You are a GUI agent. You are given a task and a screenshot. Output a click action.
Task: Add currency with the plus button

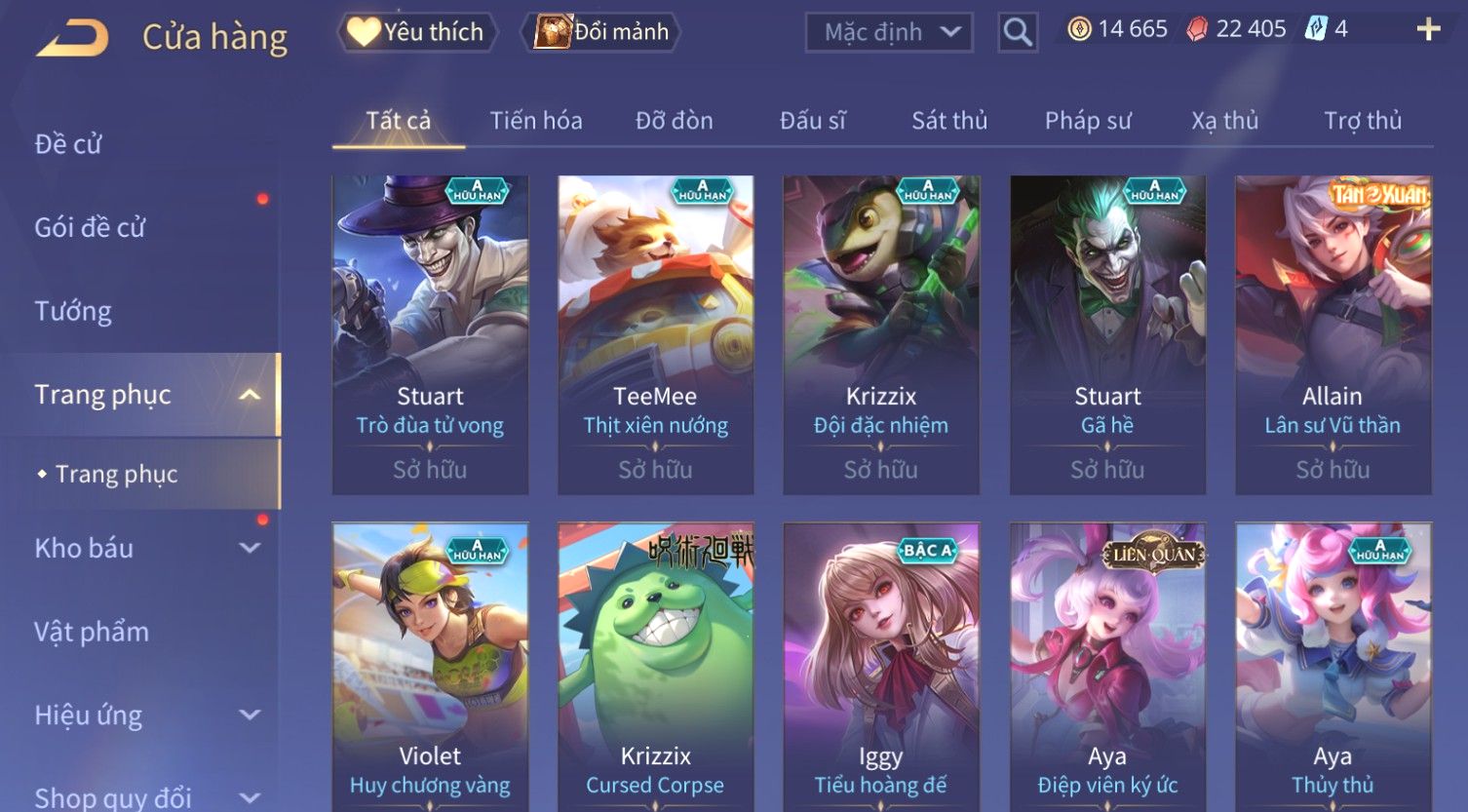coord(1428,29)
